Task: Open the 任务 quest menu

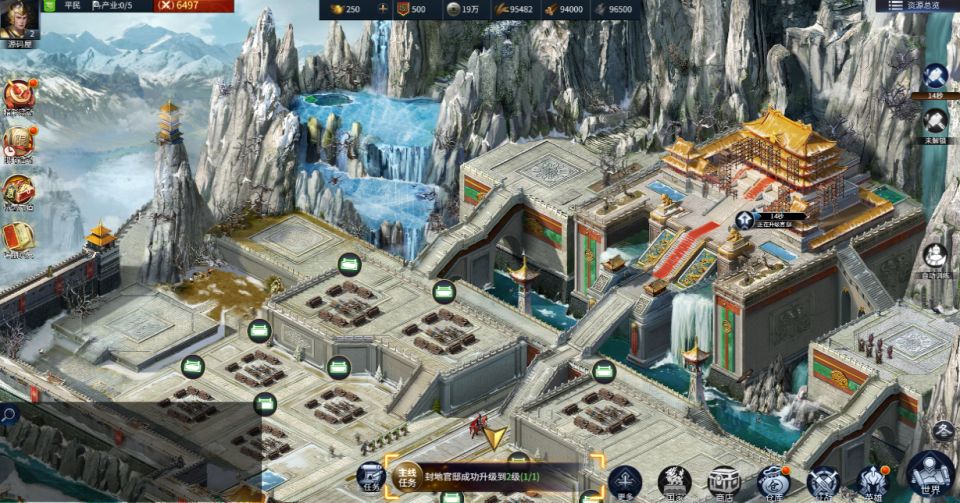Action: tap(371, 478)
